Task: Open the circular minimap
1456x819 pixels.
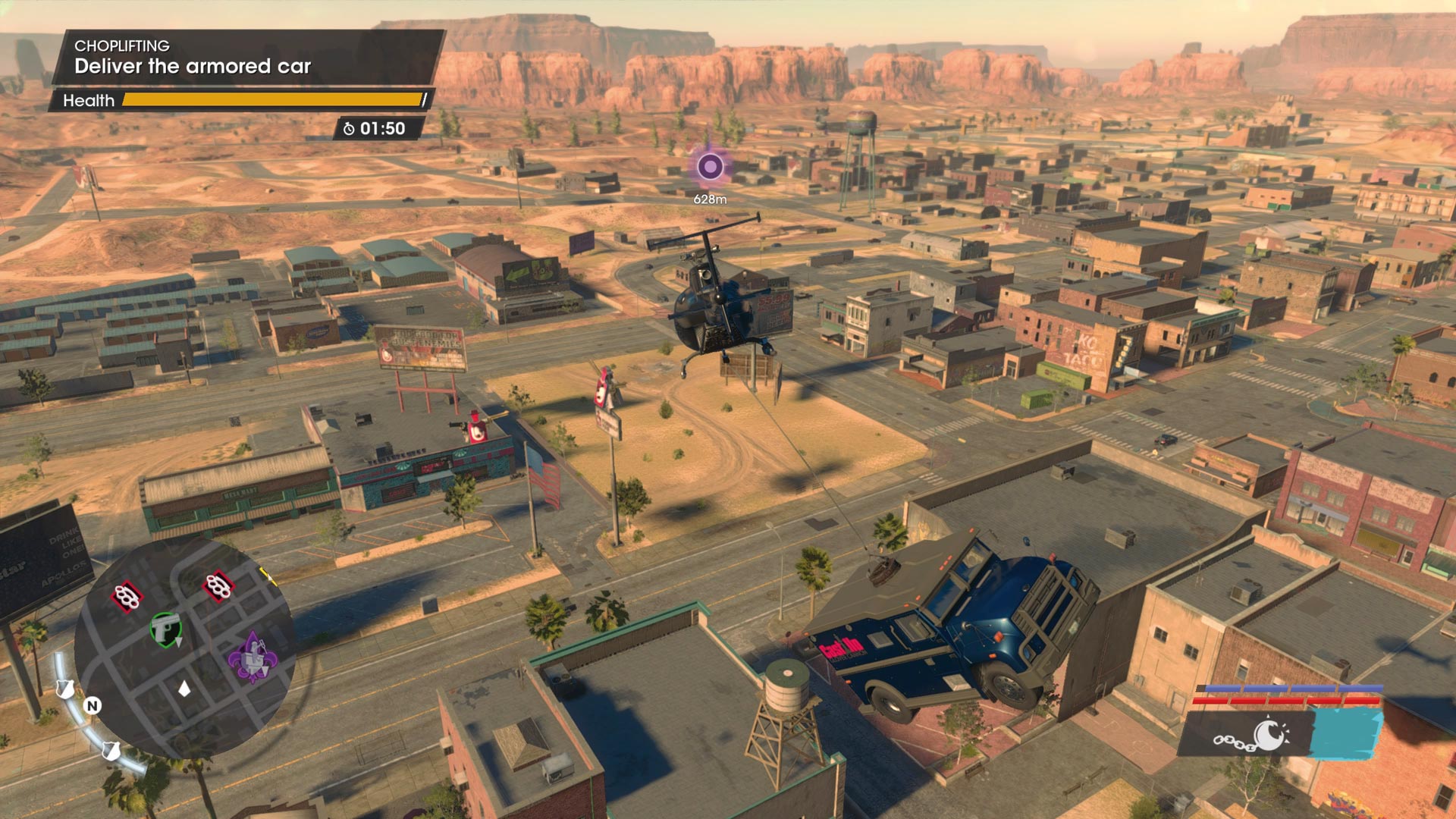Action: (x=184, y=648)
